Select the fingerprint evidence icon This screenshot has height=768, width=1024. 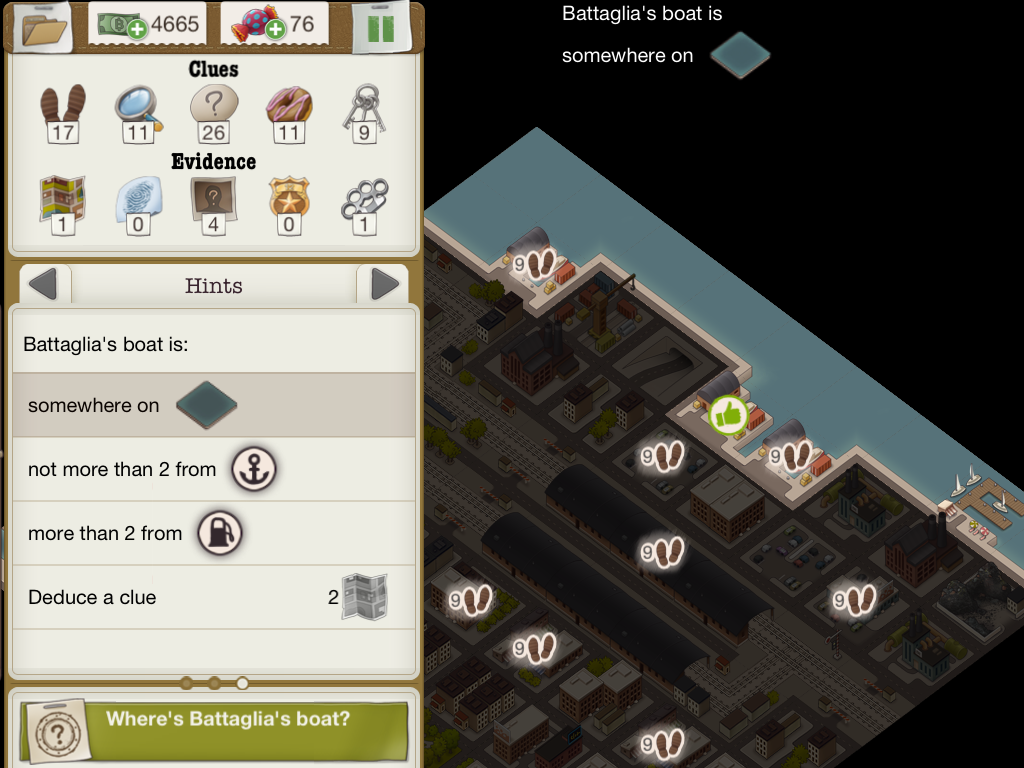(x=137, y=199)
